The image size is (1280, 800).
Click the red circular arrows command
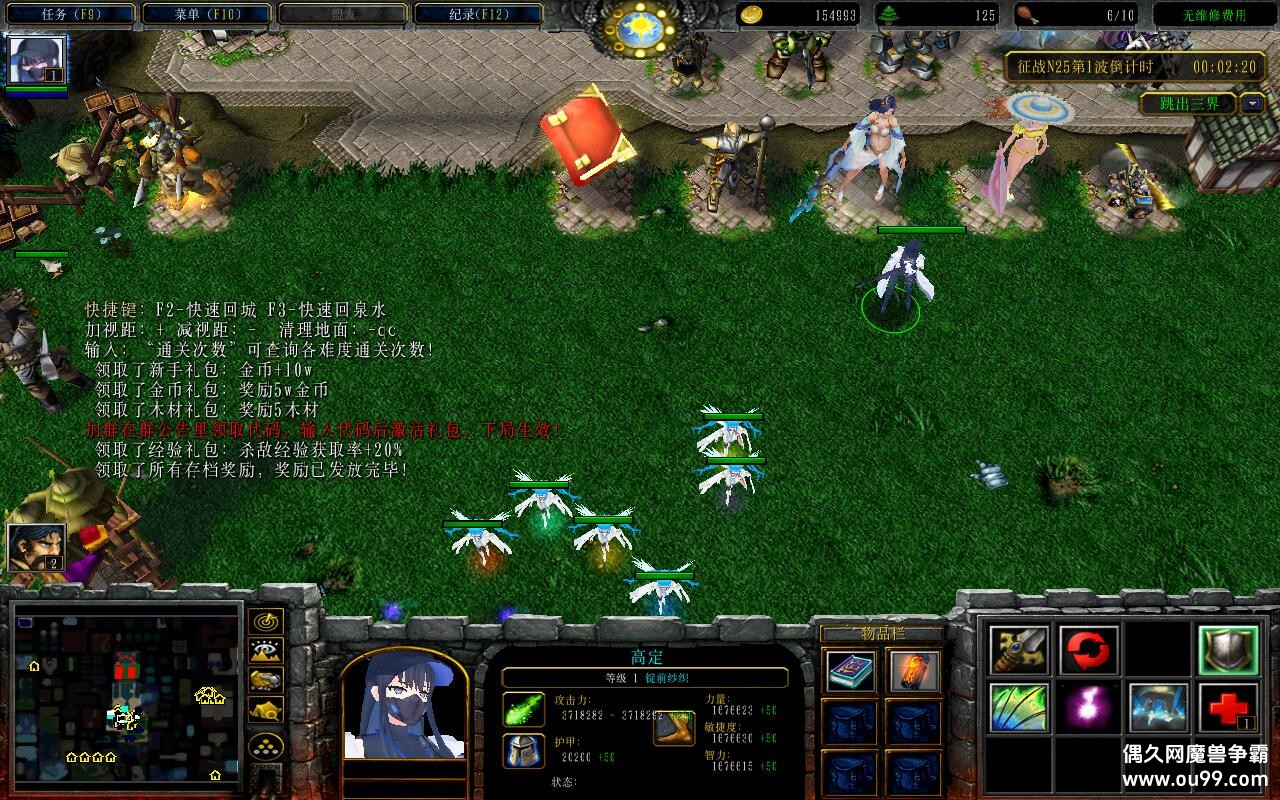pos(1089,651)
